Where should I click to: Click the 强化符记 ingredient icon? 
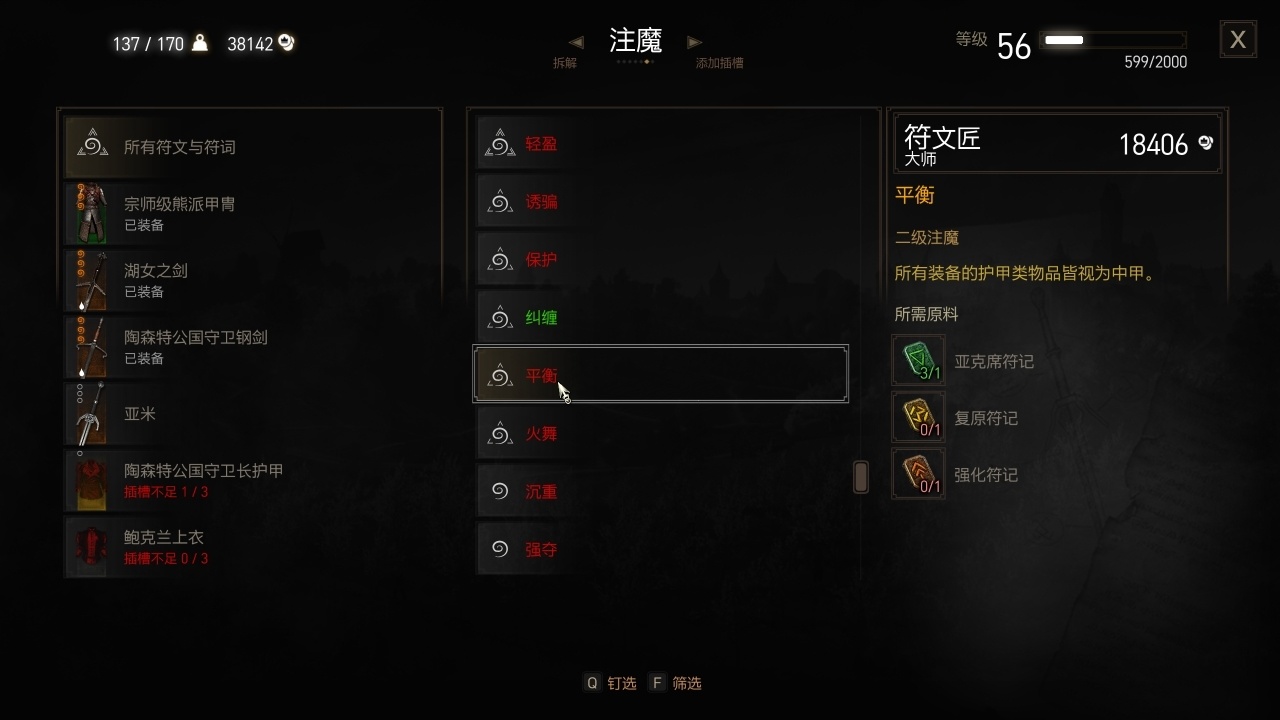click(918, 473)
